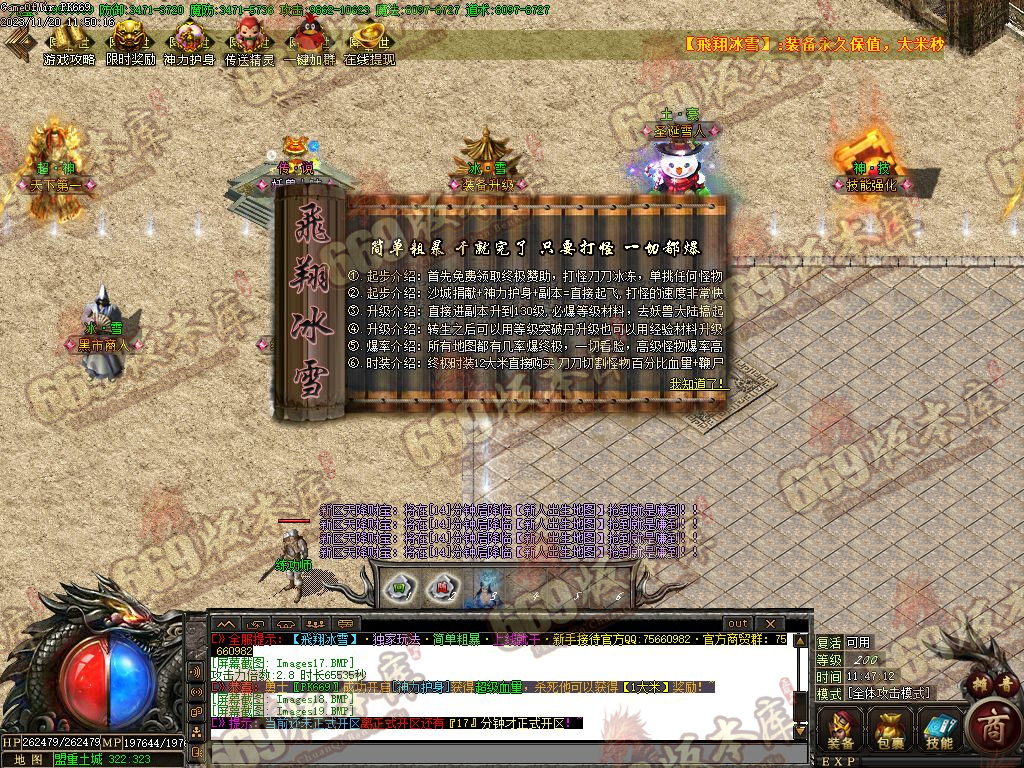Open the 限时奖励 timed reward icon
This screenshot has width=1024, height=768.
coord(130,40)
